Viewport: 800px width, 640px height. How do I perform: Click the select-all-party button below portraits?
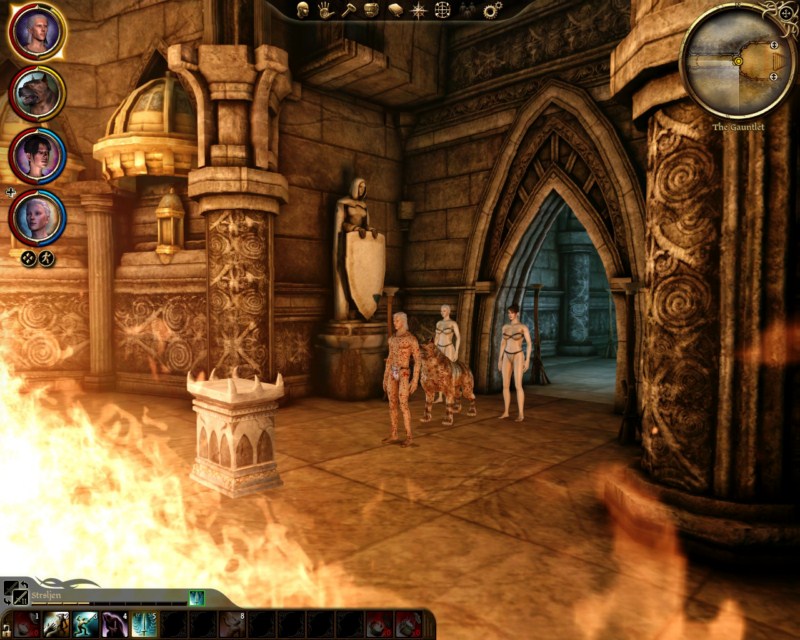click(x=28, y=258)
